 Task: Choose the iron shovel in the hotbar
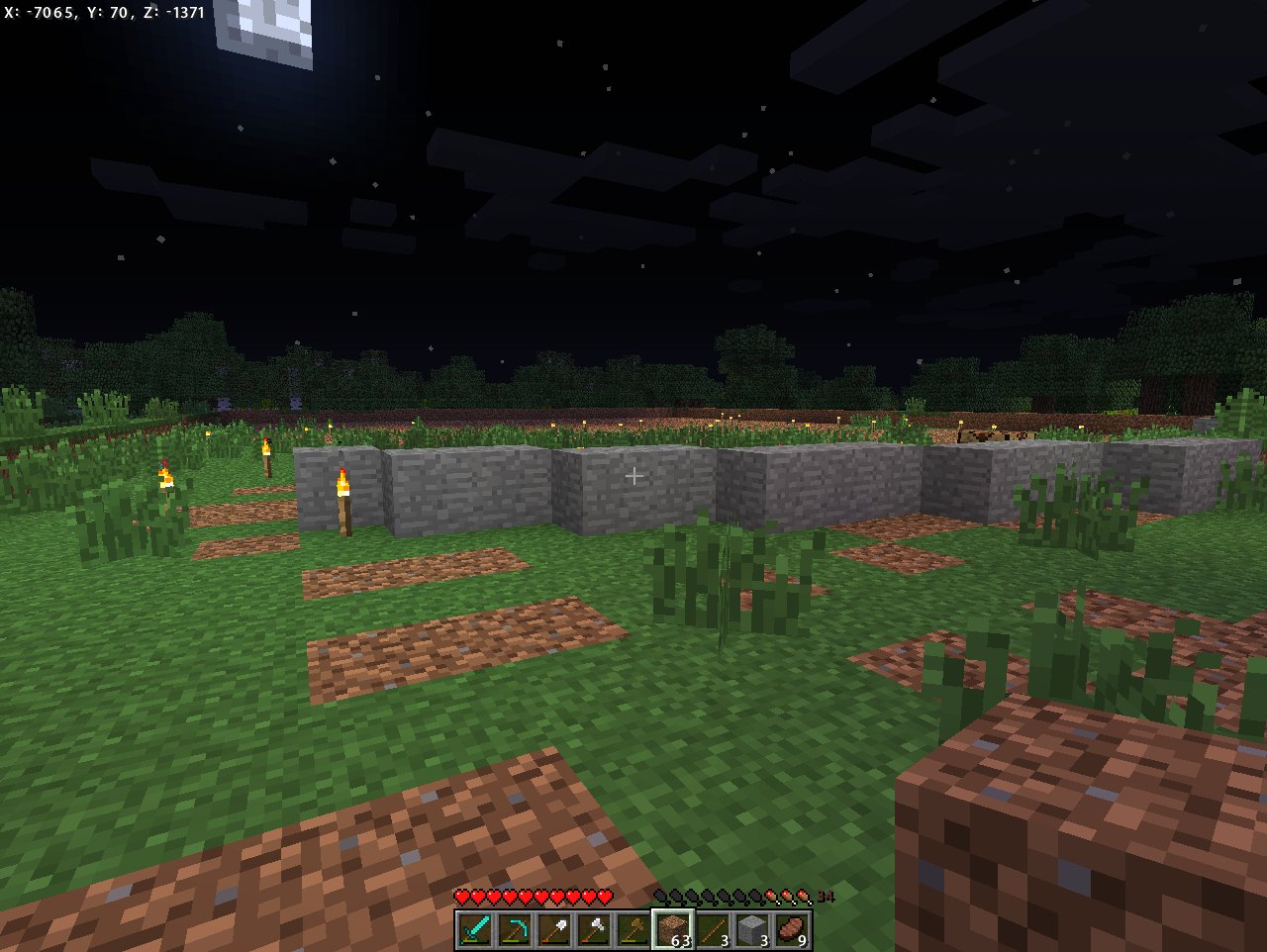(x=553, y=930)
